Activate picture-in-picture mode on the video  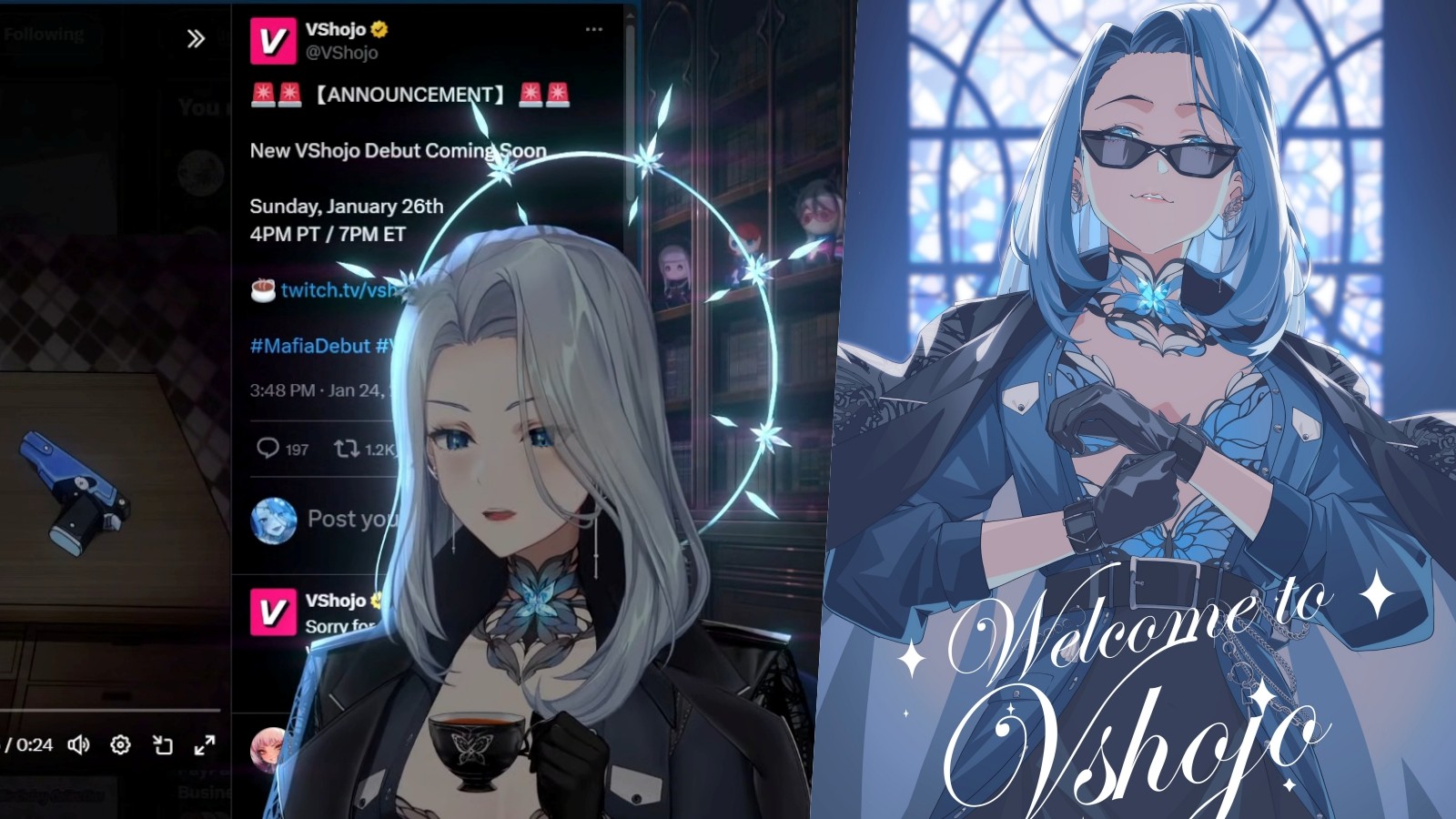tap(161, 744)
